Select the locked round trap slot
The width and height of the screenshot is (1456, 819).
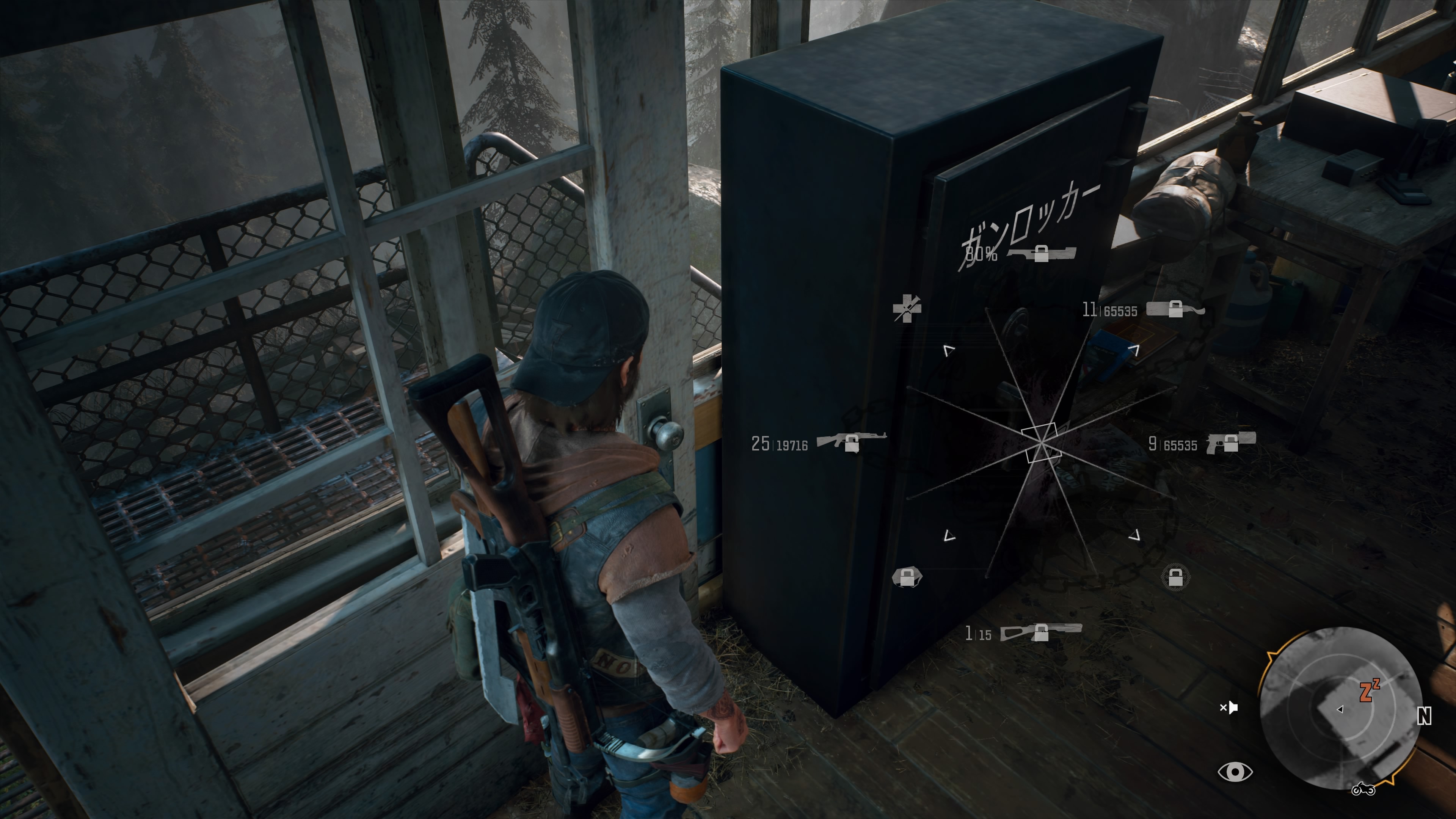click(x=1175, y=577)
